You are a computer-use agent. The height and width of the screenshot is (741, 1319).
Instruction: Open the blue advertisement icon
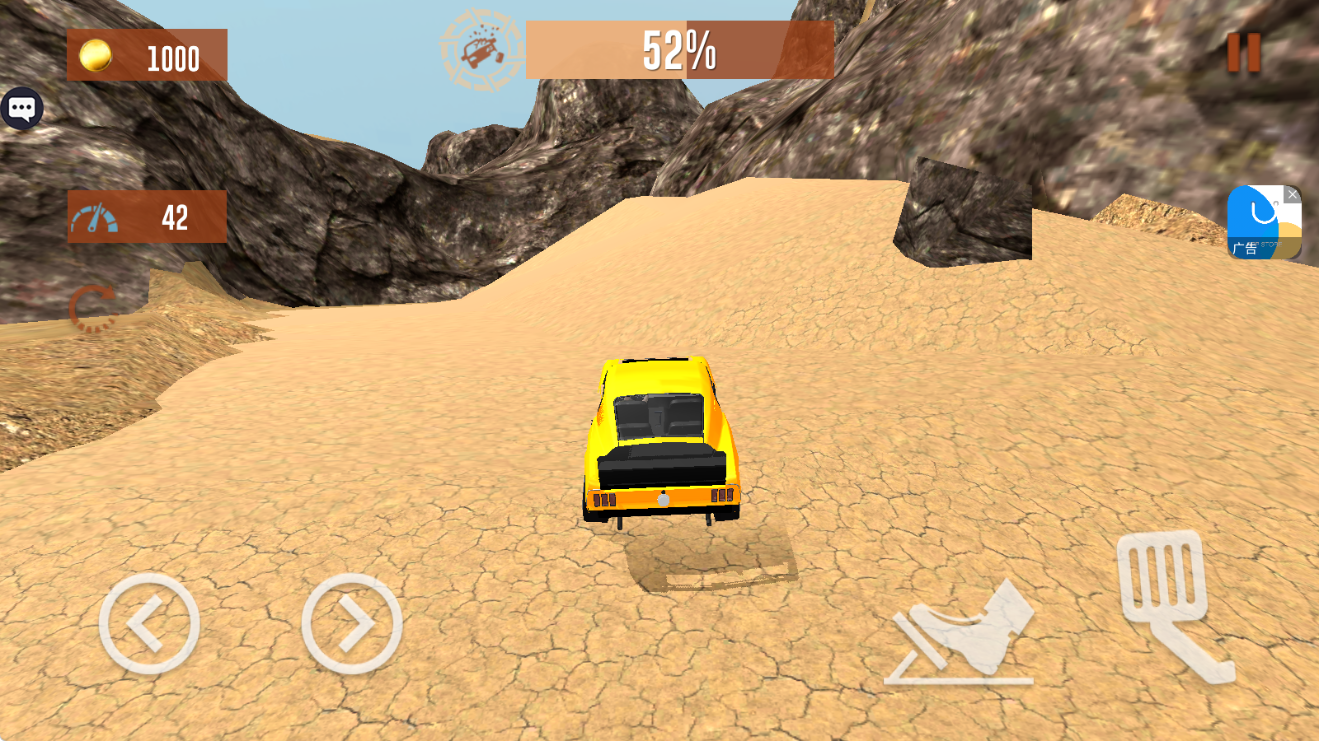(1262, 223)
